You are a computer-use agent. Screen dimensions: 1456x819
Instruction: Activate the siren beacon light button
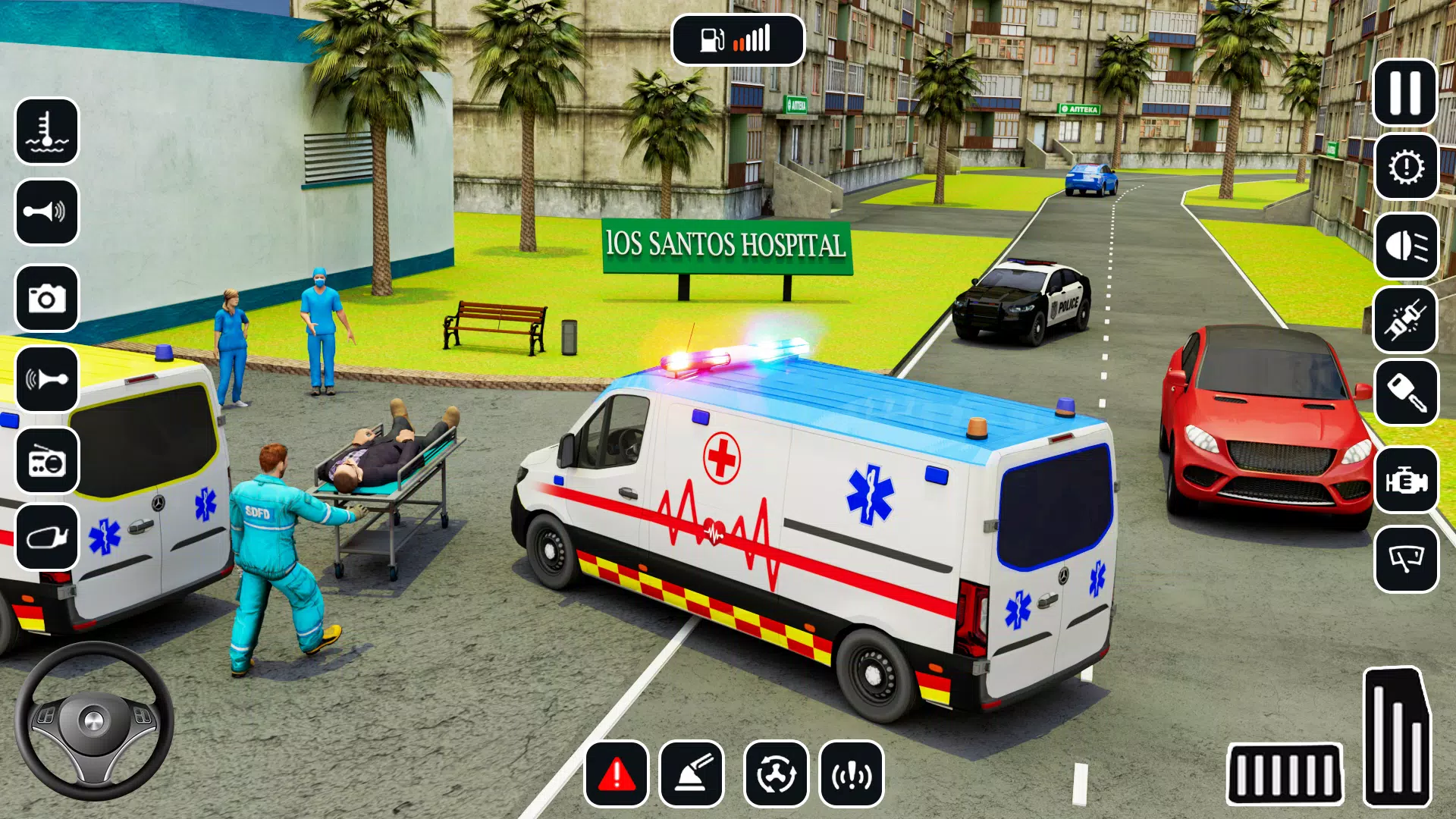692,774
